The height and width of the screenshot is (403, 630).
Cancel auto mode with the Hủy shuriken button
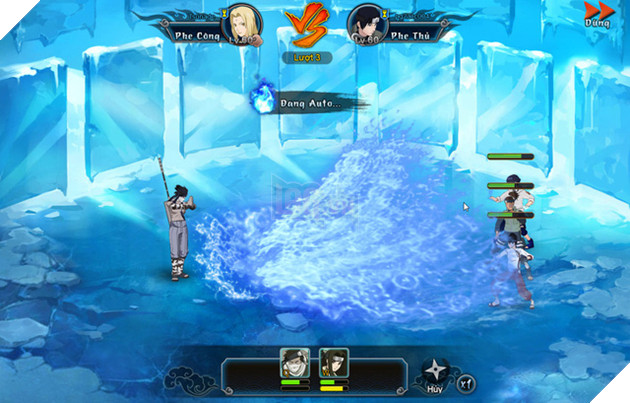[x=435, y=371]
